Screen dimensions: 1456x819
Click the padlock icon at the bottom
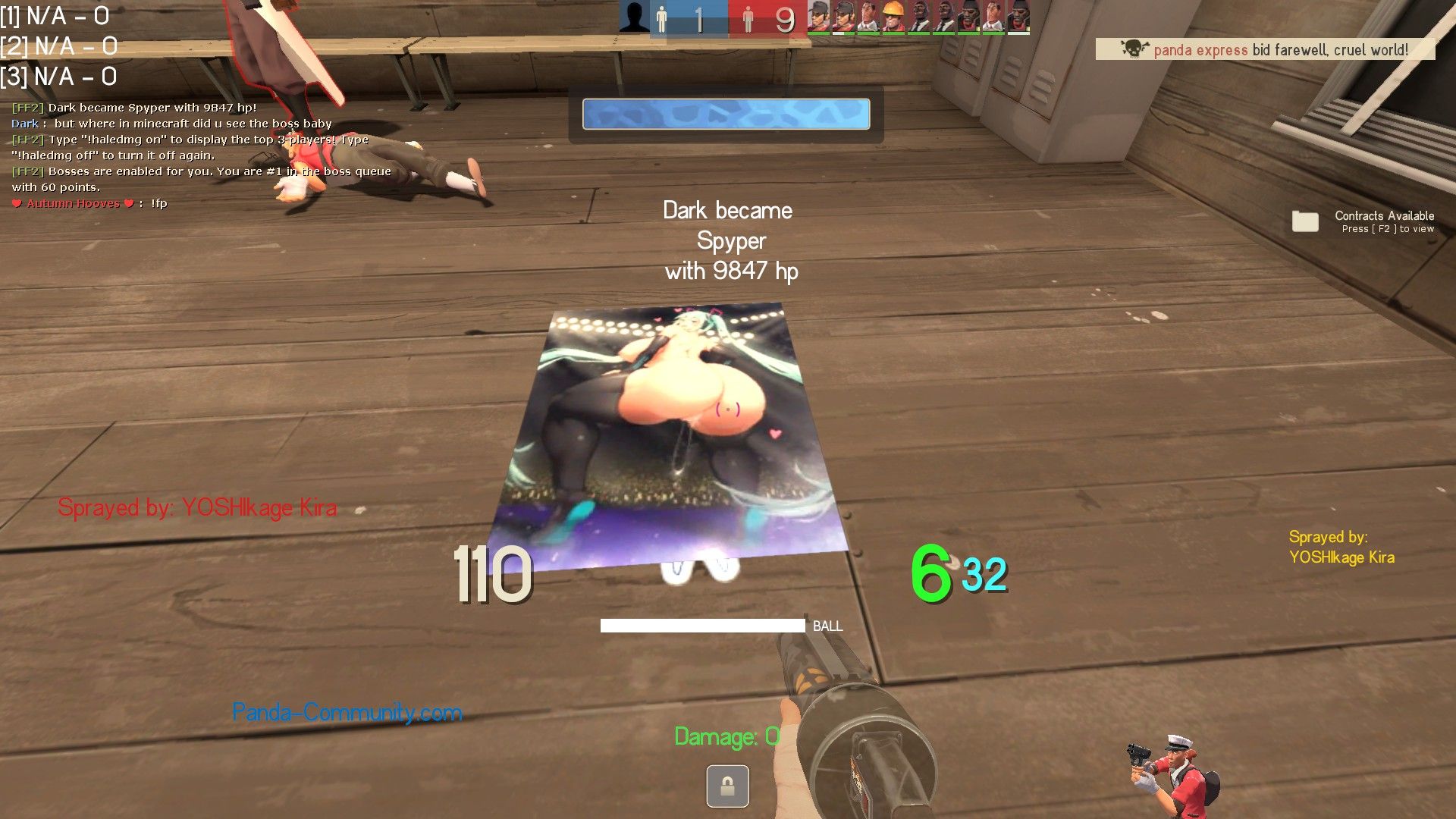[x=727, y=786]
